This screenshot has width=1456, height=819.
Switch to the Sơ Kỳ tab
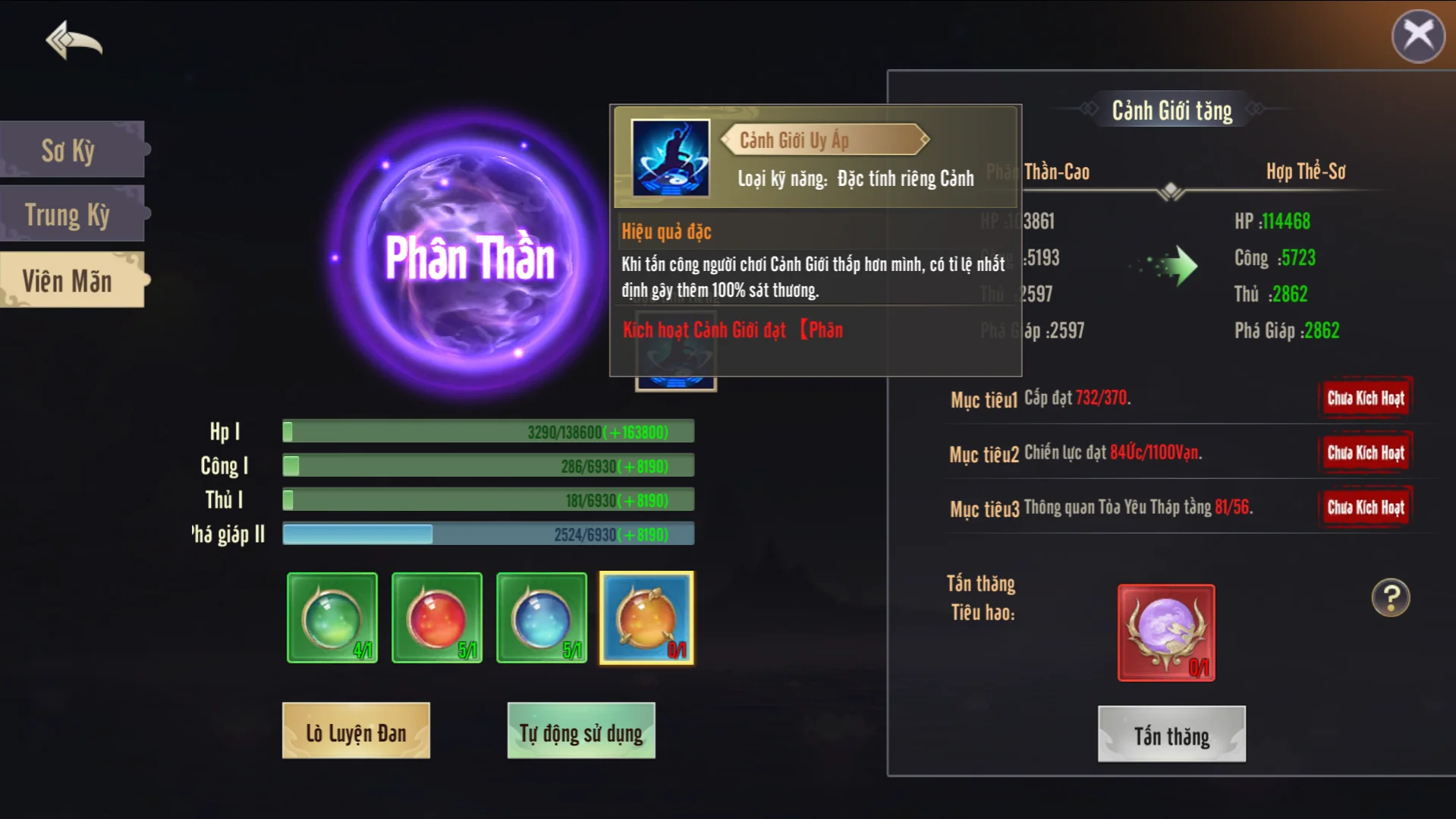pos(70,150)
